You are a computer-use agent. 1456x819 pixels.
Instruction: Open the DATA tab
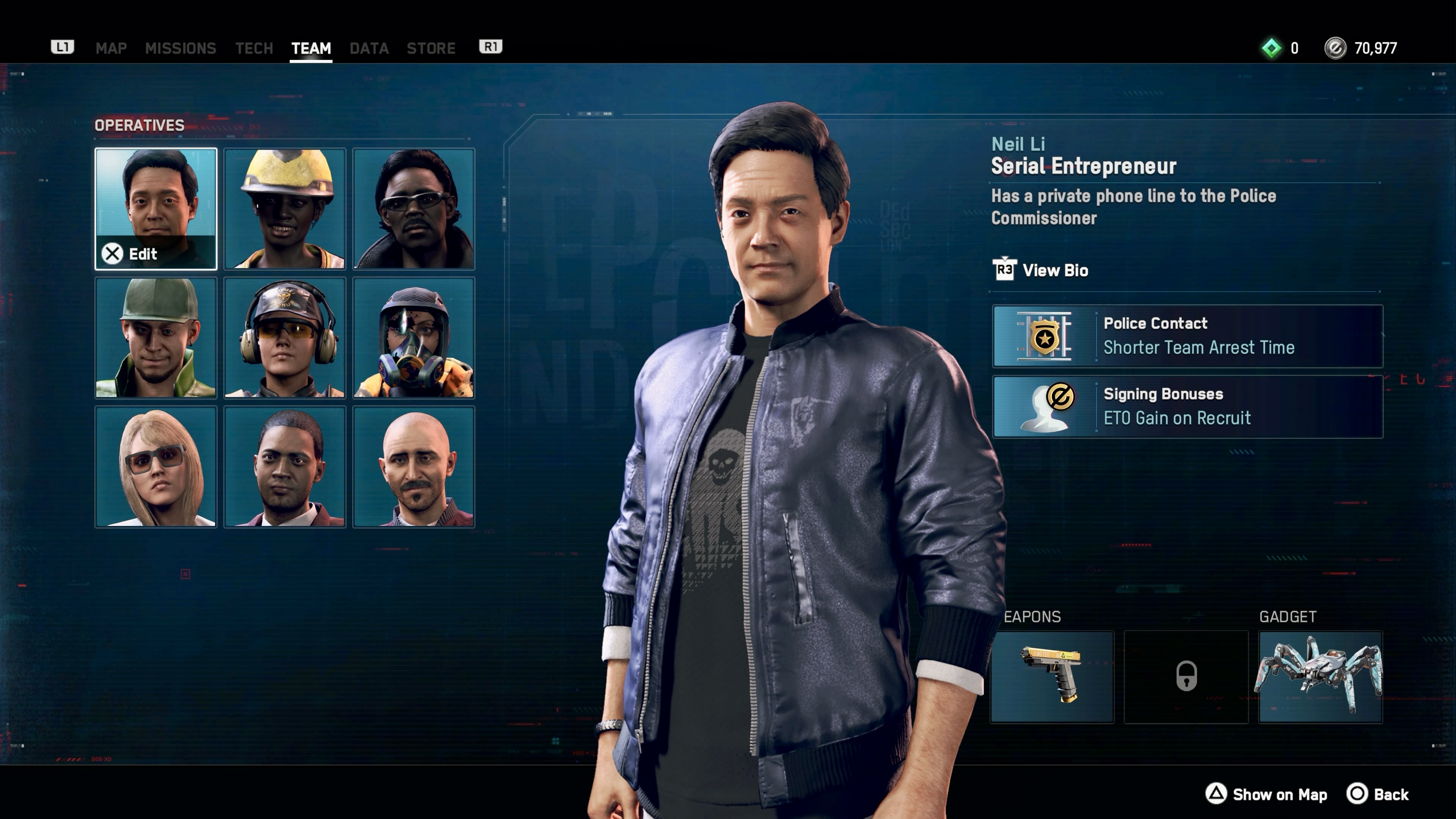[369, 48]
